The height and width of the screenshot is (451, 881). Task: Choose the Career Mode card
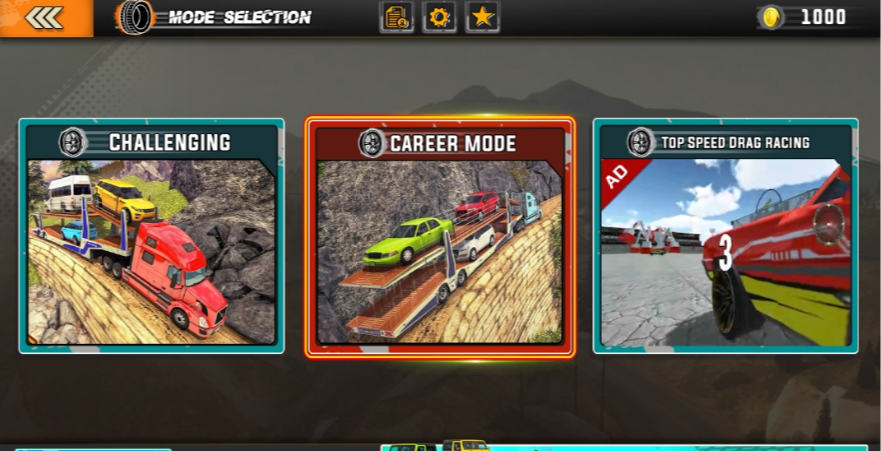pos(440,238)
